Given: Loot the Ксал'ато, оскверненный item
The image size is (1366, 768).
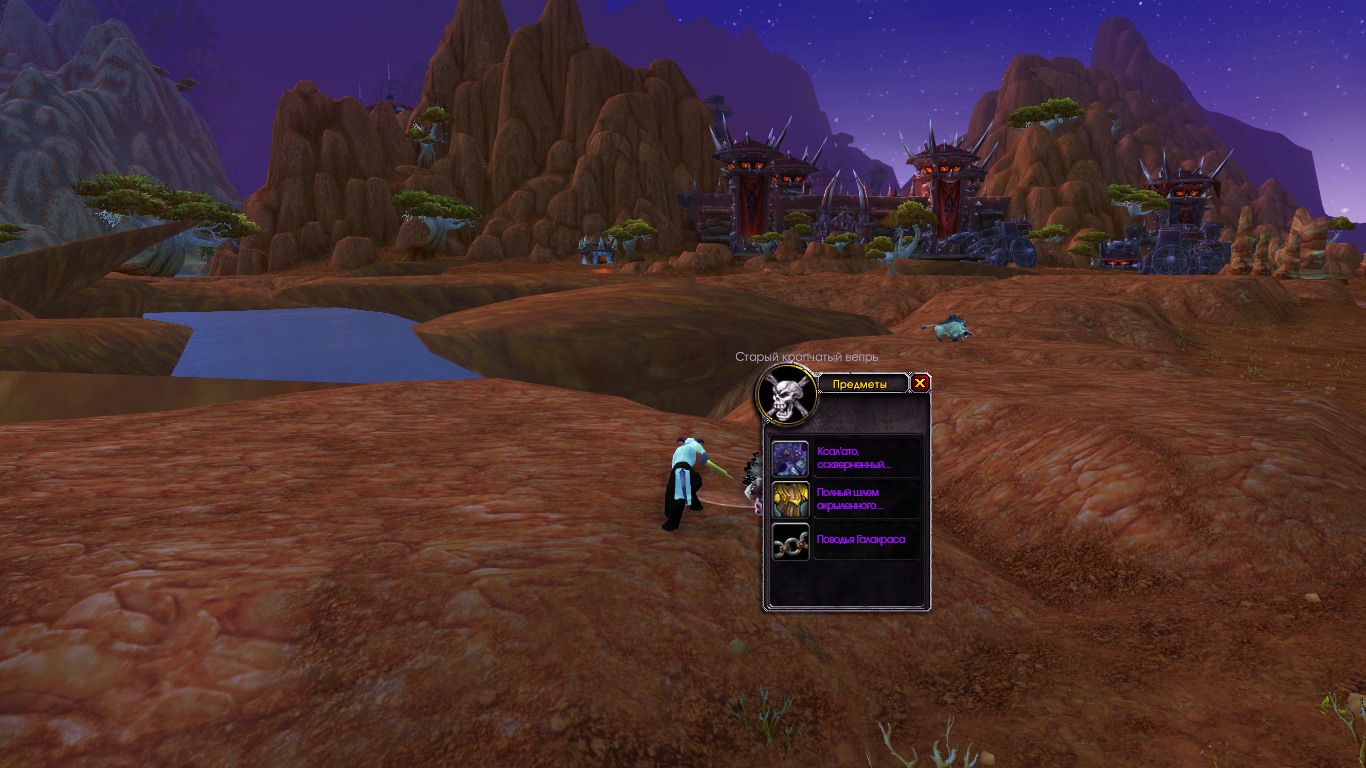Looking at the screenshot, I should (x=791, y=458).
